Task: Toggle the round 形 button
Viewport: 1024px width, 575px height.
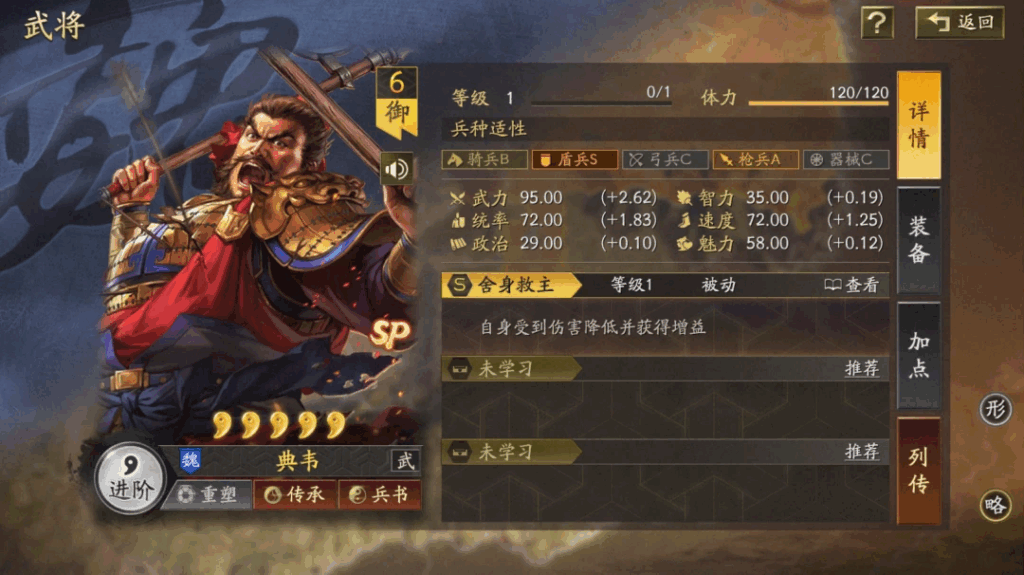Action: pos(995,409)
